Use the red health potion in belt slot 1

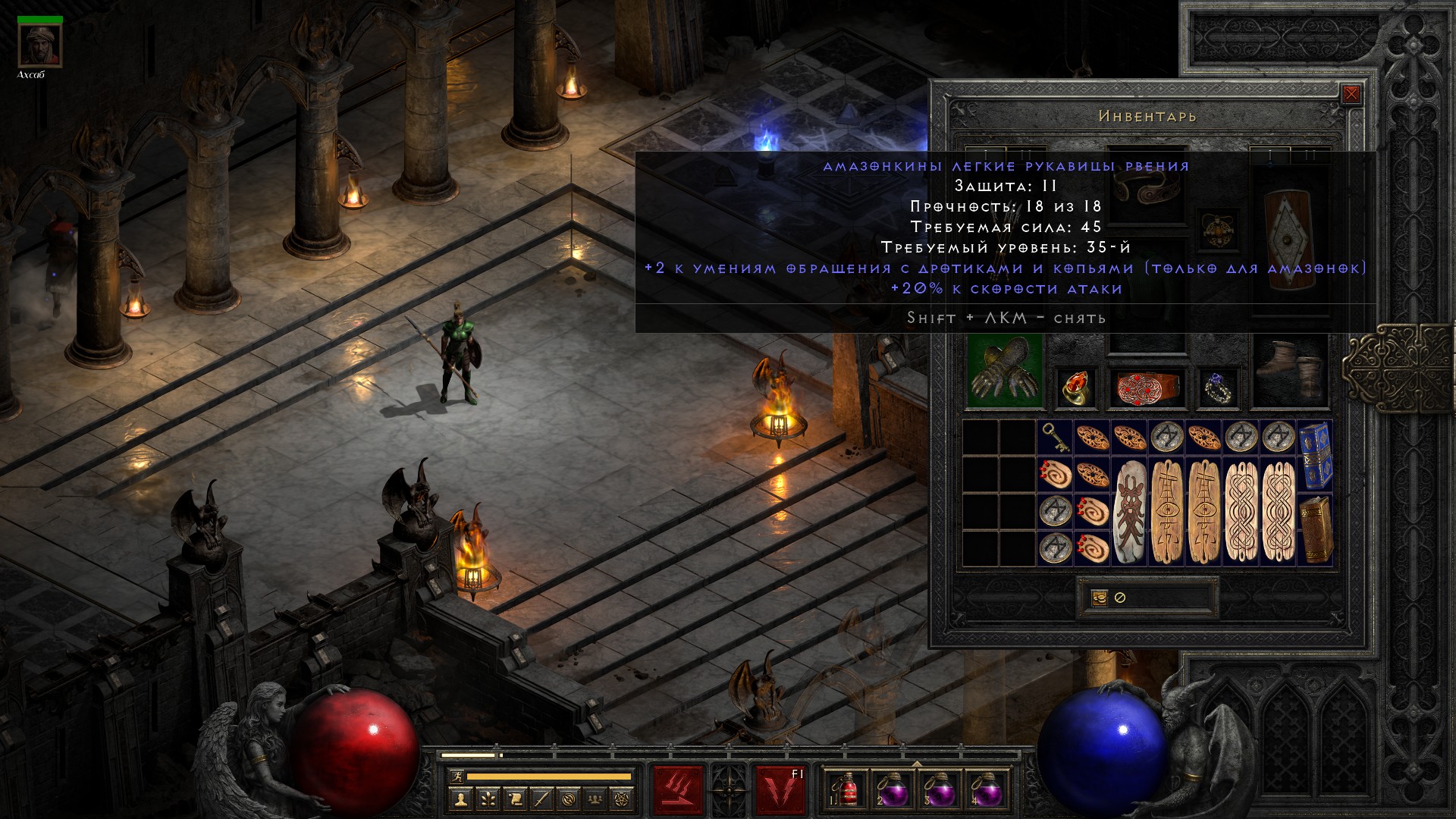[844, 789]
